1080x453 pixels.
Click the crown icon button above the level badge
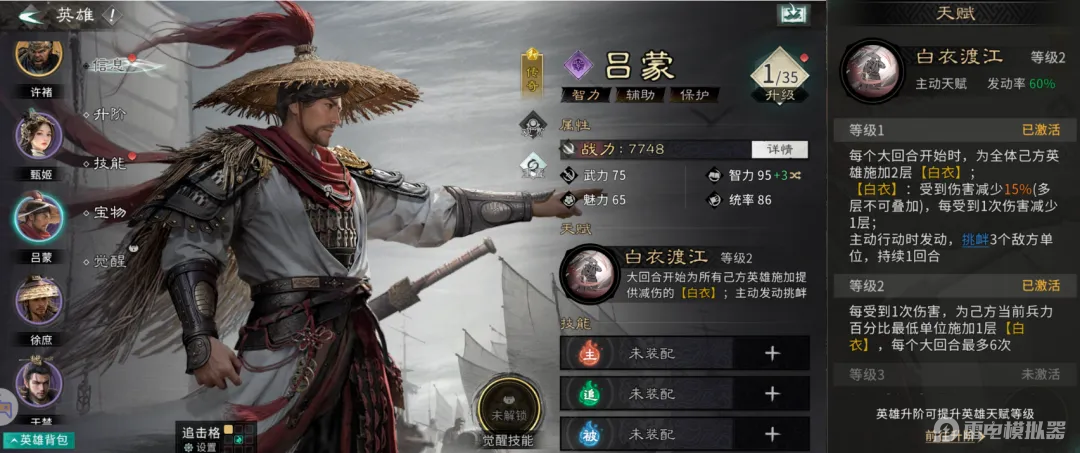[x=791, y=15]
